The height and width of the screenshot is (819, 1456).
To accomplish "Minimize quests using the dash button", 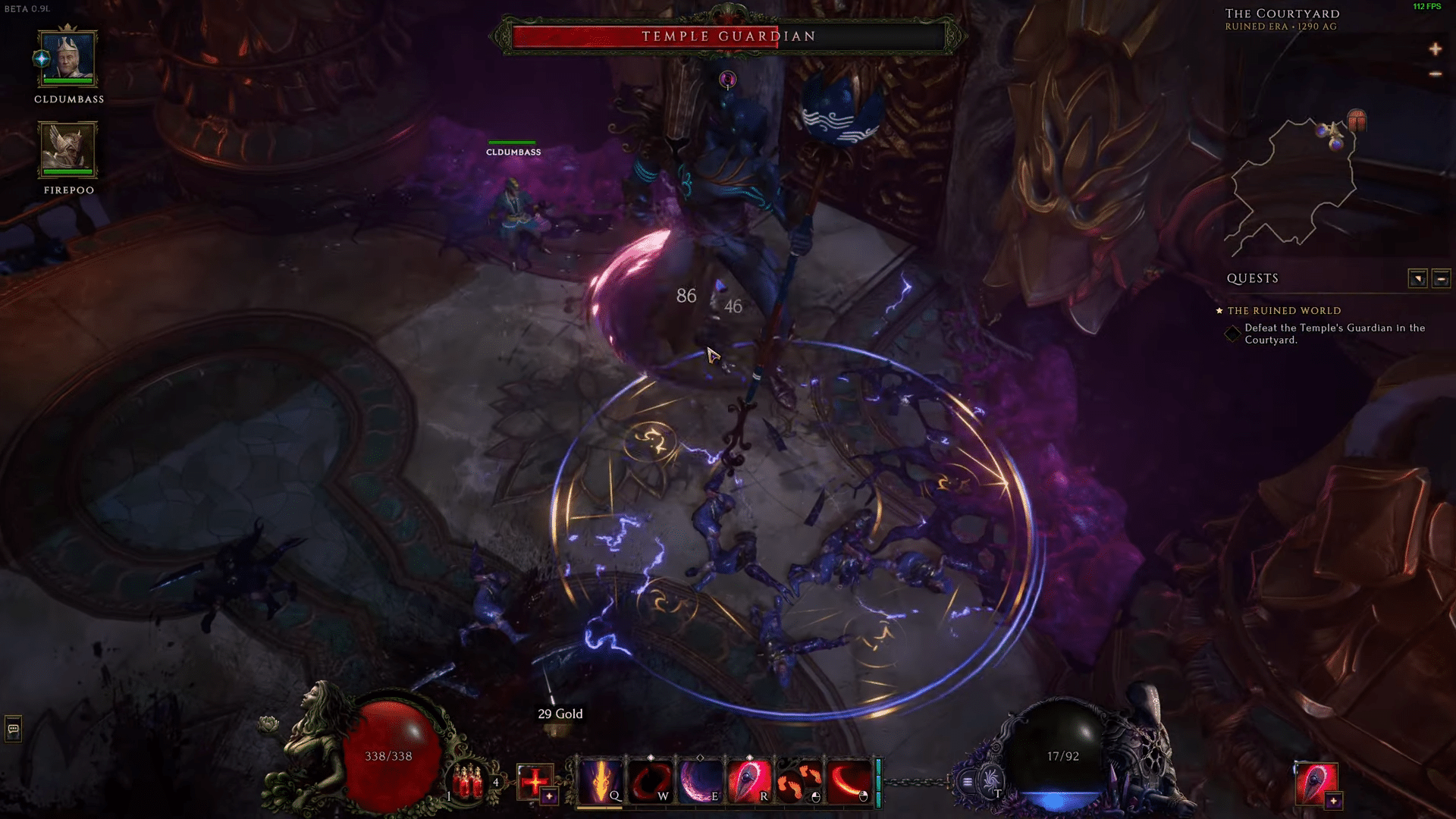I will (1441, 279).
